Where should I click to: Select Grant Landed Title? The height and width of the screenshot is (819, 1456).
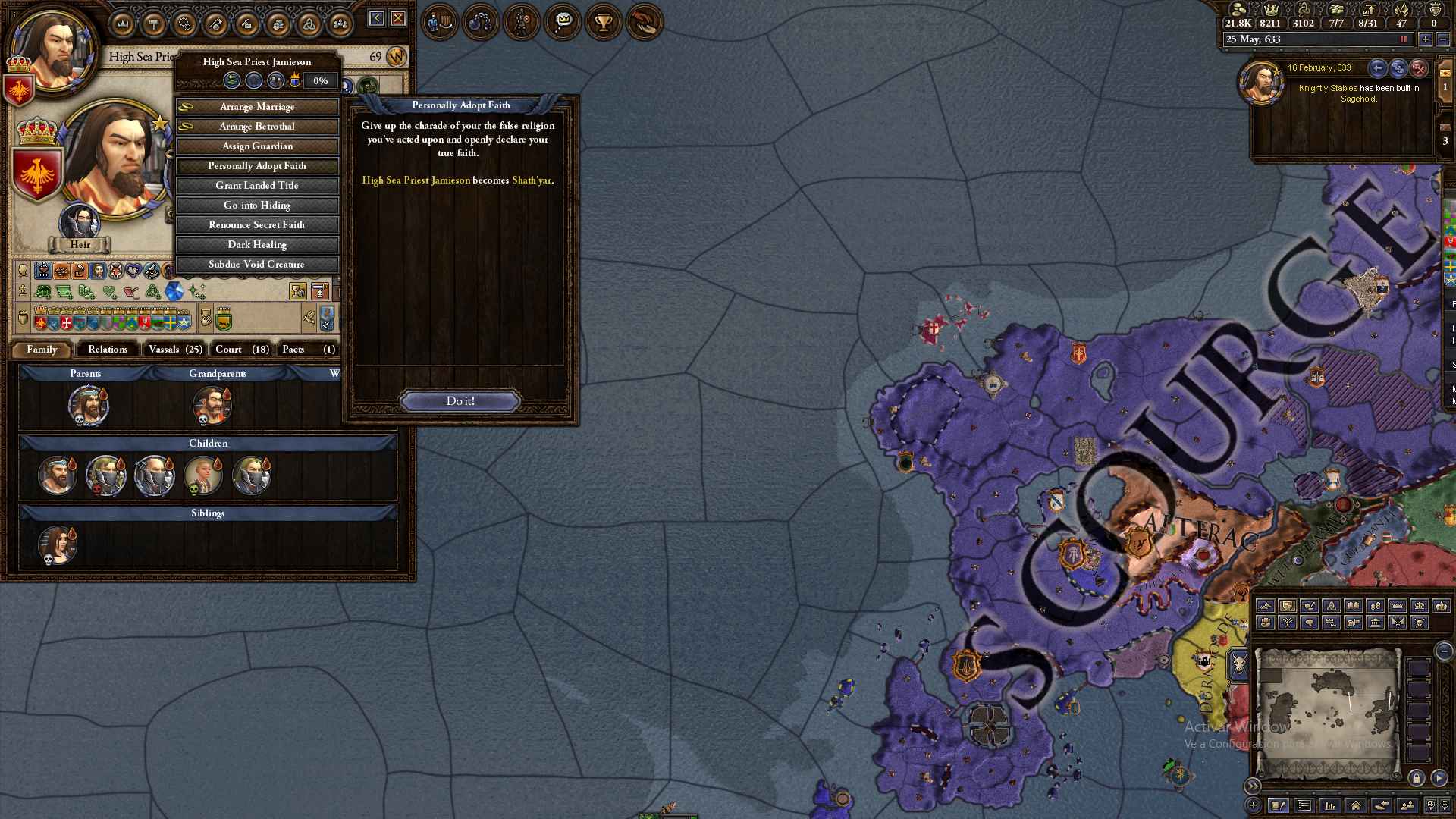pos(257,186)
